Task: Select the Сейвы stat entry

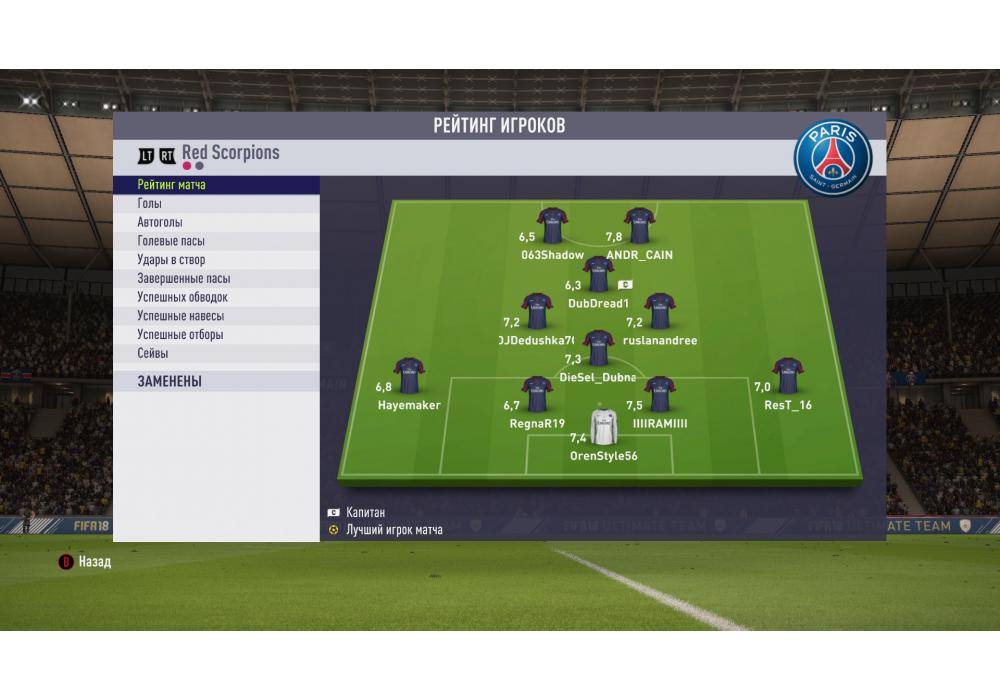Action: tap(216, 354)
